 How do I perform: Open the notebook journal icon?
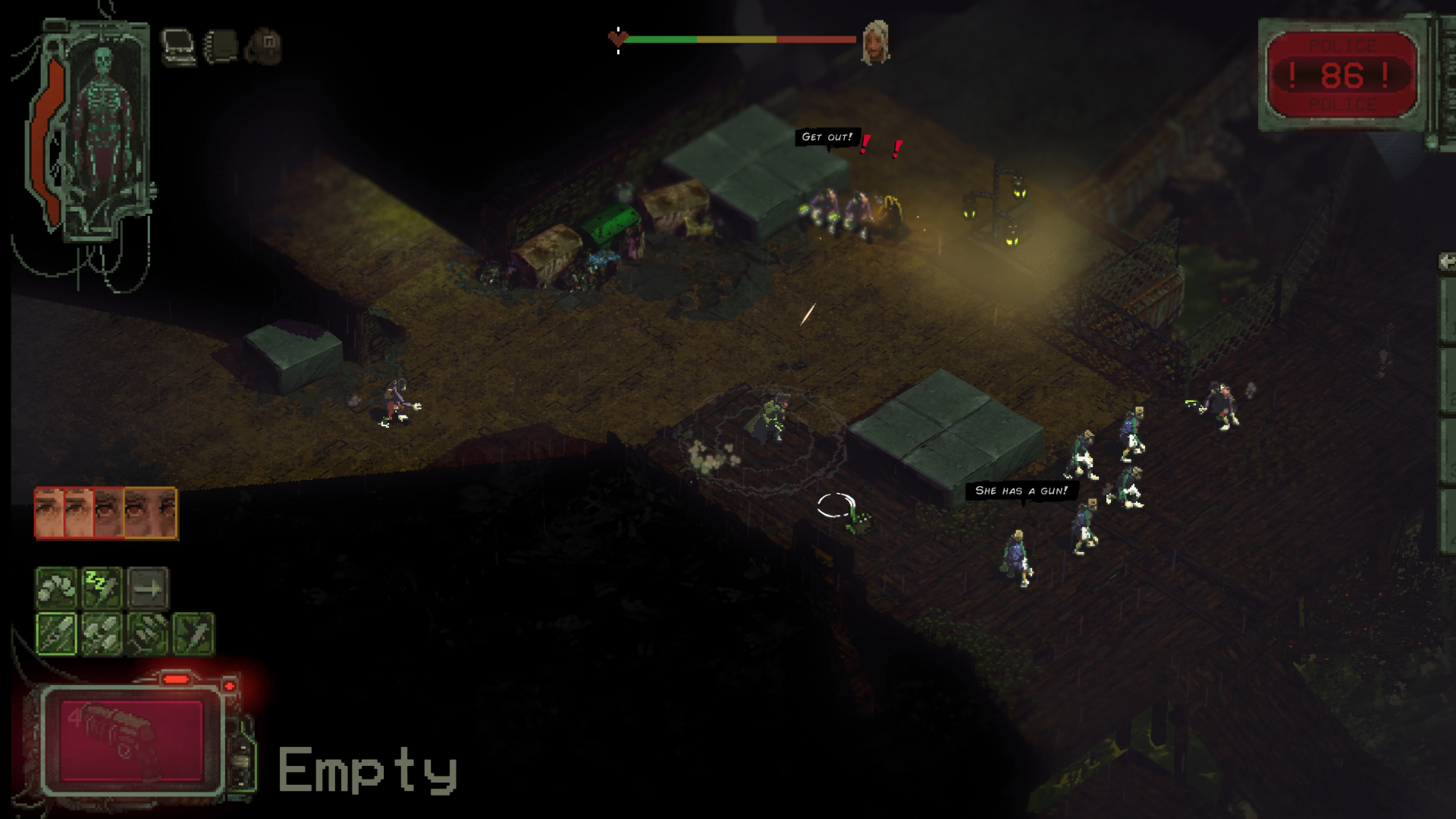[x=221, y=46]
